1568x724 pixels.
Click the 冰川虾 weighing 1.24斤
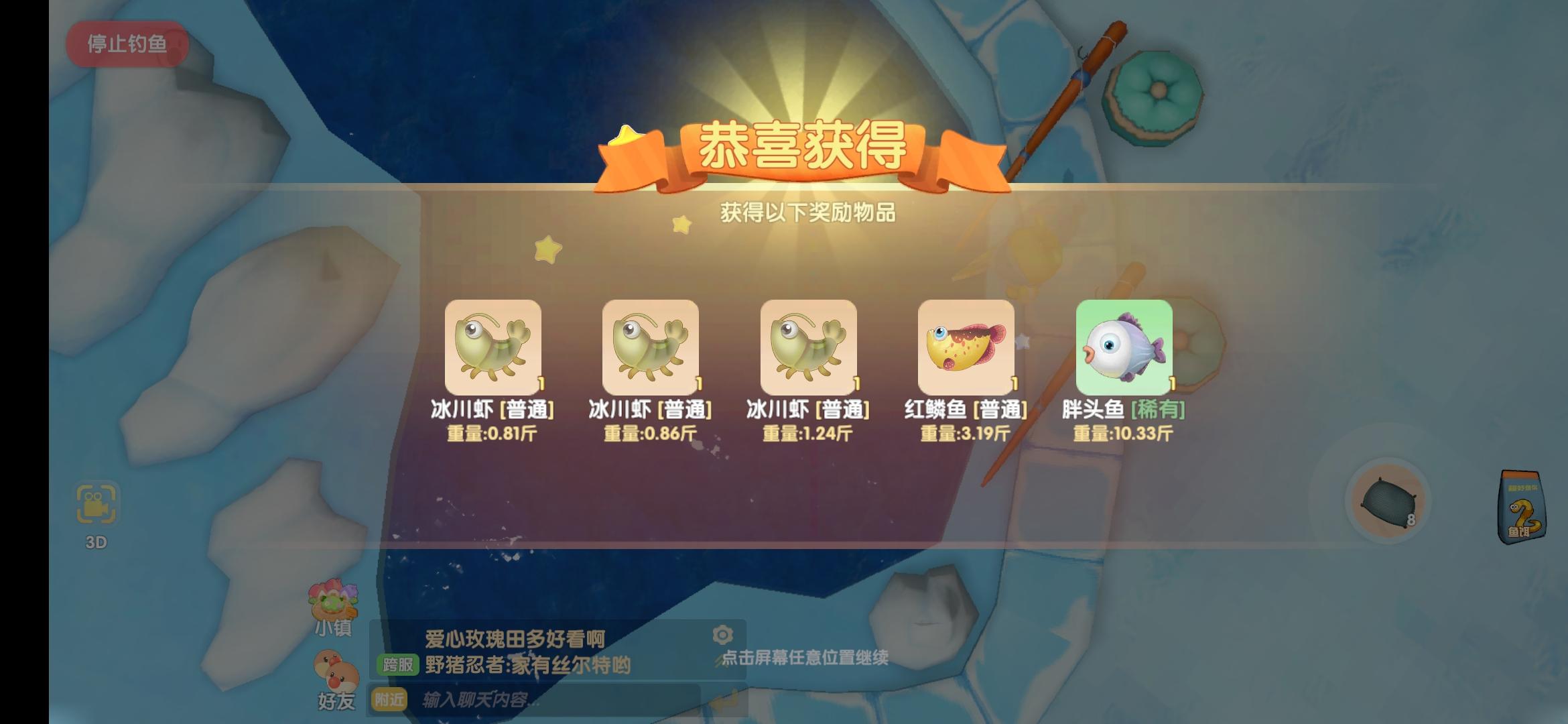tap(809, 346)
